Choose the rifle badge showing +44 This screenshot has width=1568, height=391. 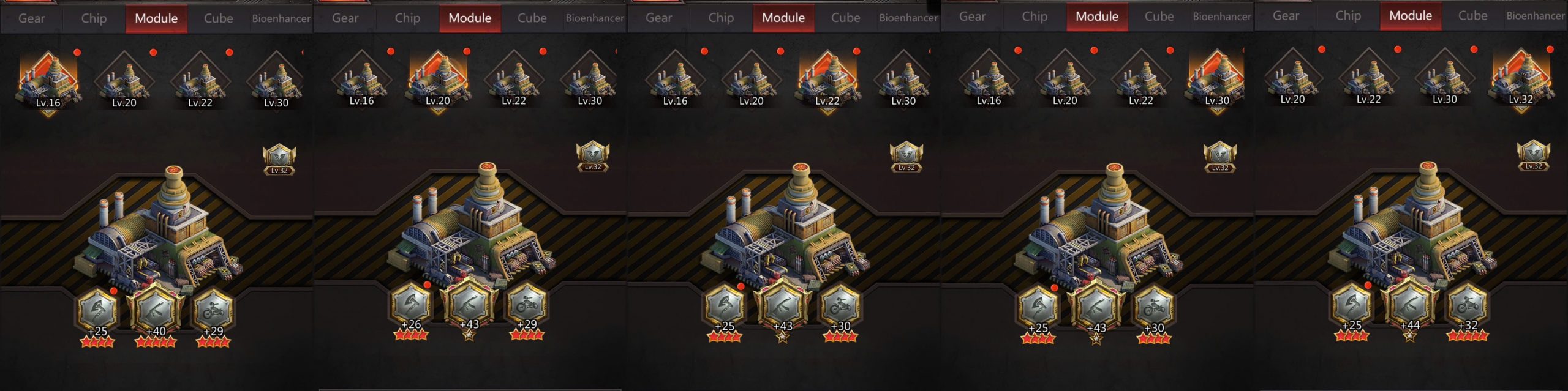coord(1409,304)
